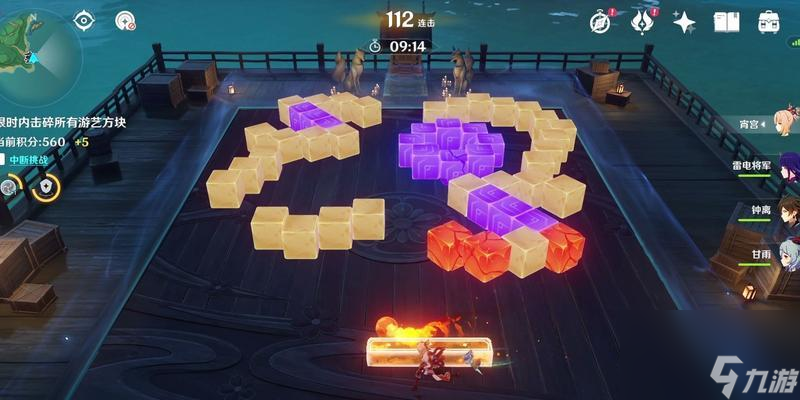The width and height of the screenshot is (800, 400).
Task: Open the battle pass wings icon
Action: [x=641, y=21]
